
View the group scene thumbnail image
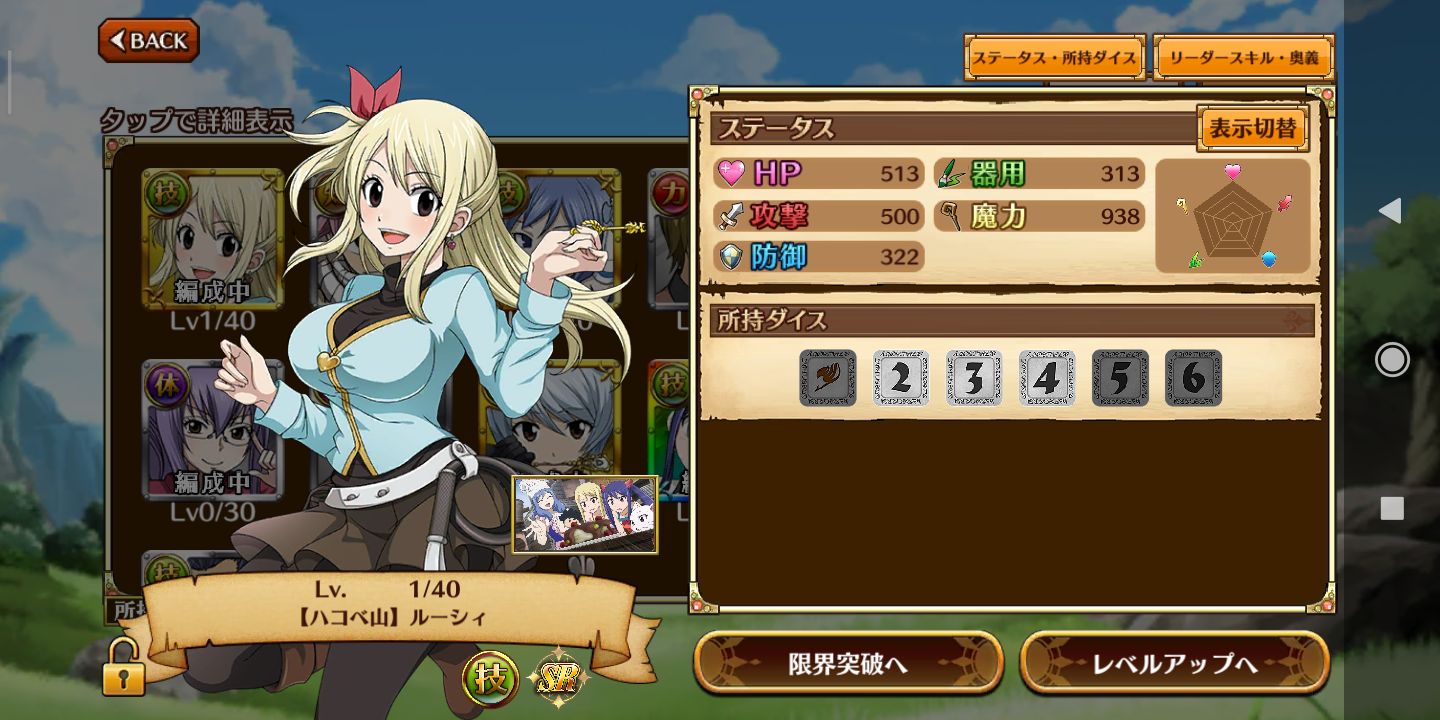point(585,514)
